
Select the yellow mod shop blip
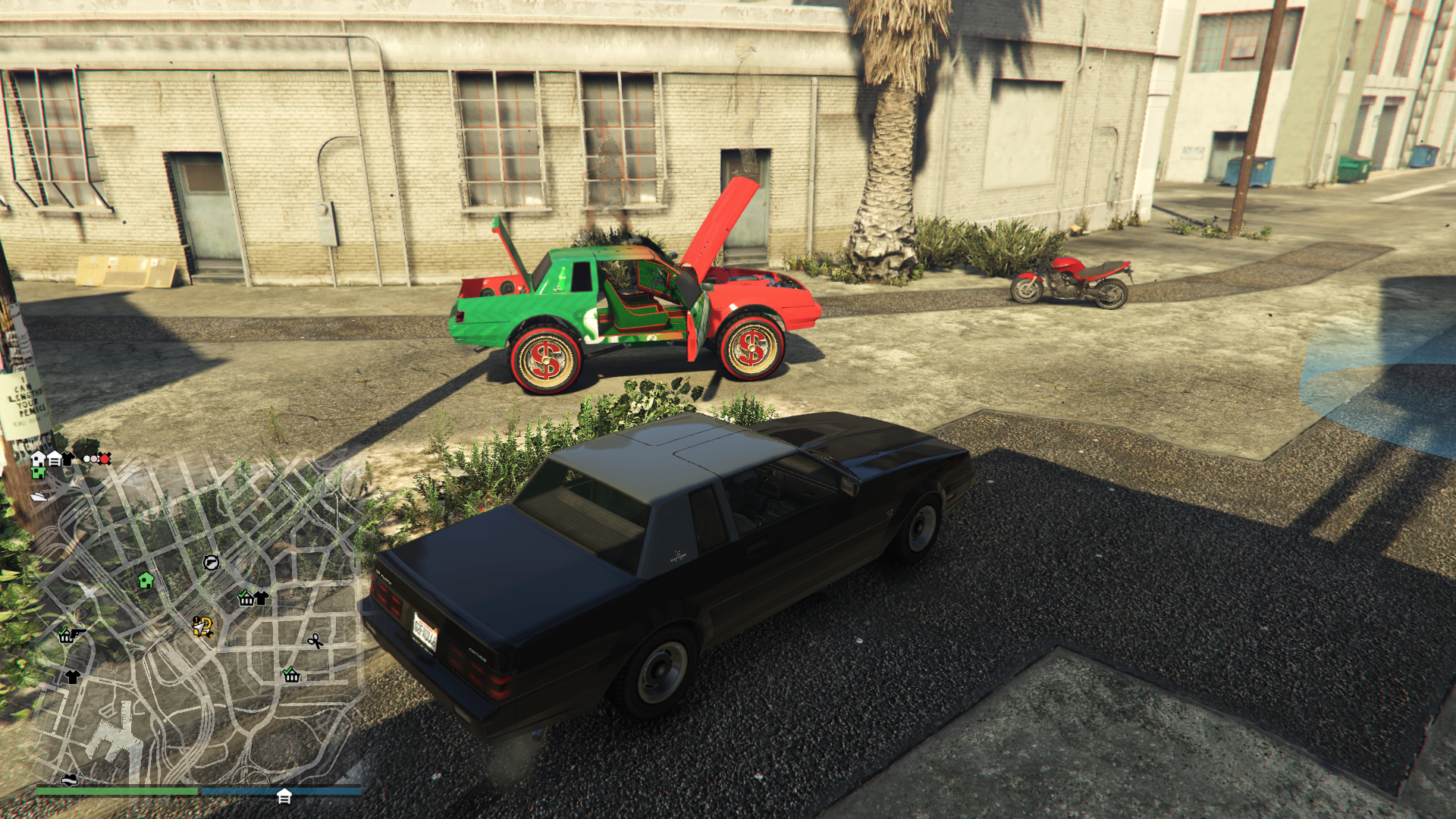[x=202, y=626]
